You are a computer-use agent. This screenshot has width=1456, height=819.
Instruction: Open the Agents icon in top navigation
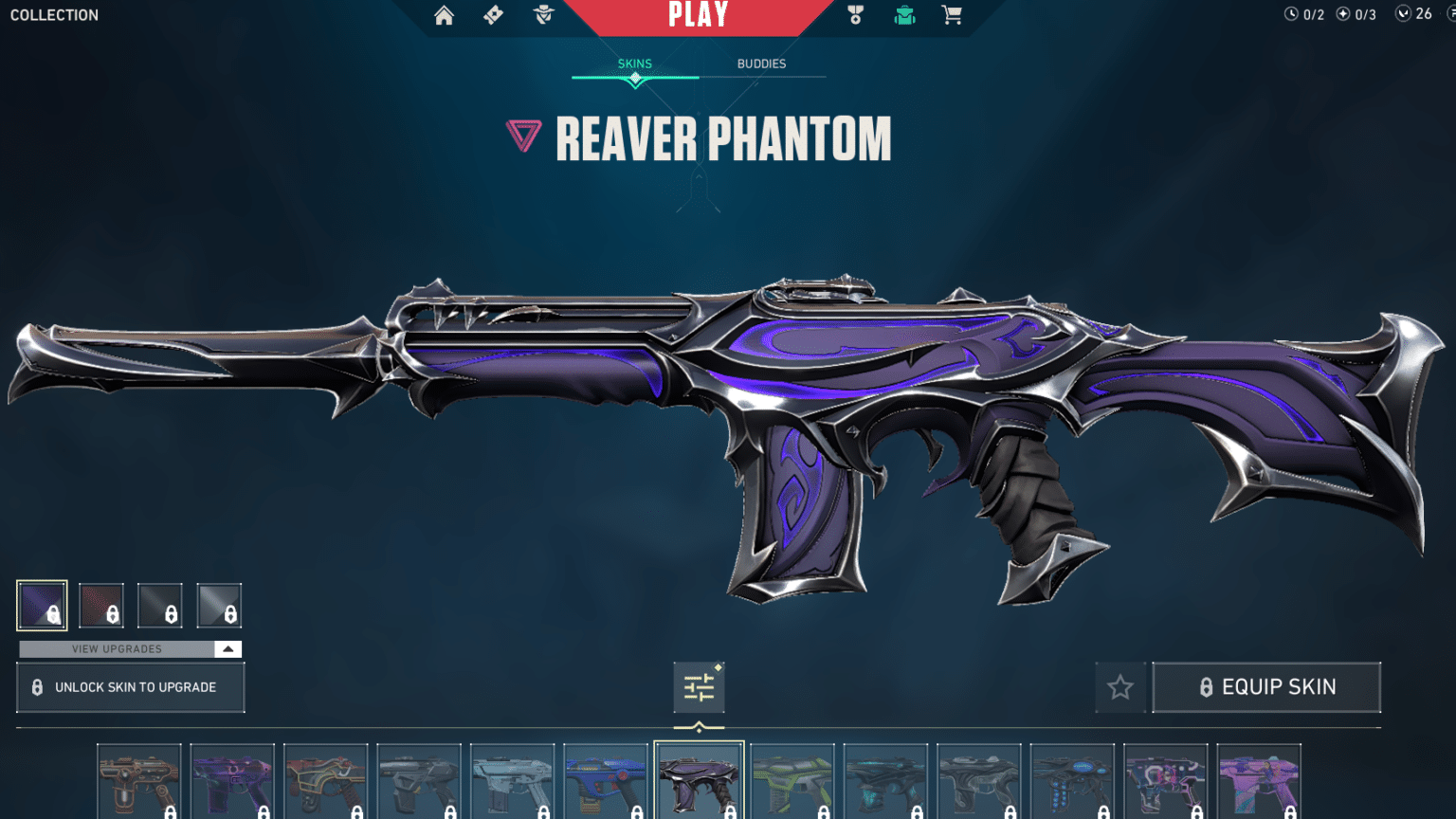coord(542,15)
